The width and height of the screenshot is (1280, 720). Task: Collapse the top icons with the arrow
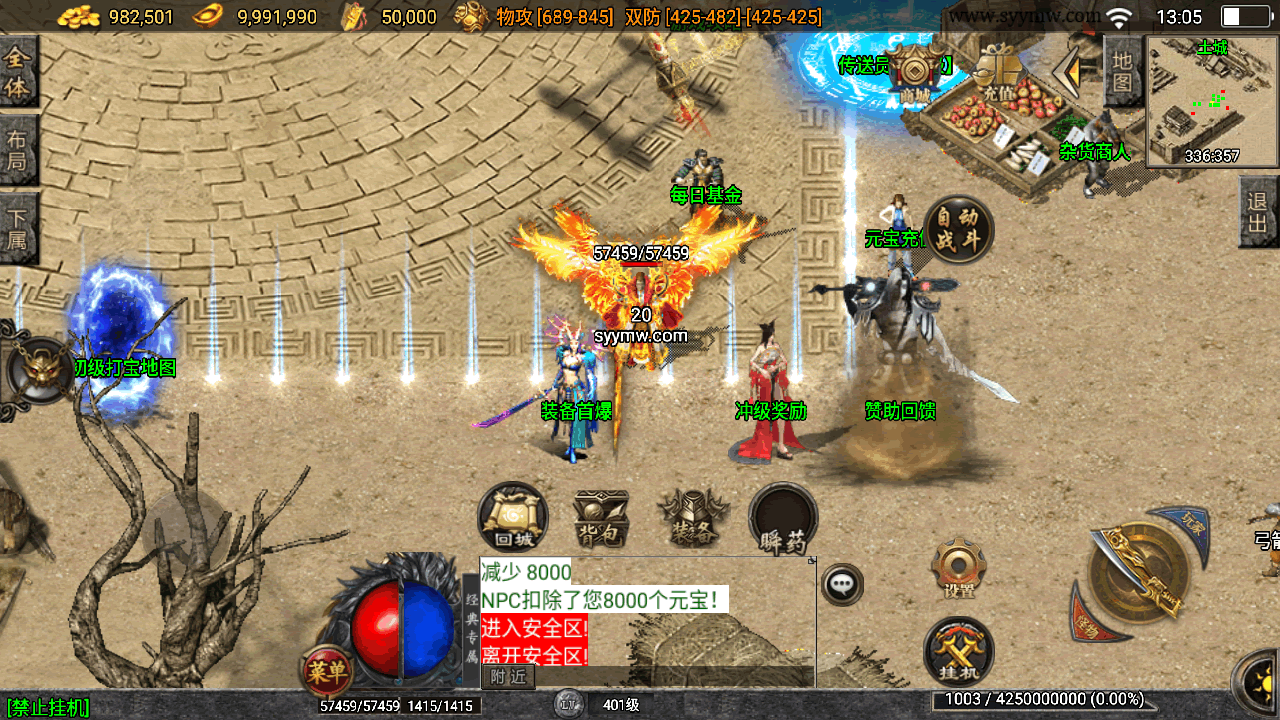pyautogui.click(x=1074, y=70)
